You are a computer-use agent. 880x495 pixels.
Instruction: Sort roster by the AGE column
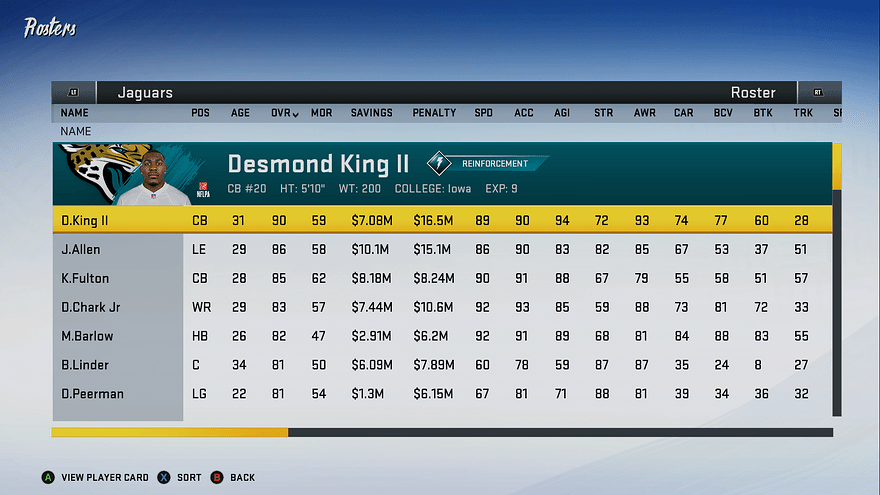pyautogui.click(x=241, y=113)
